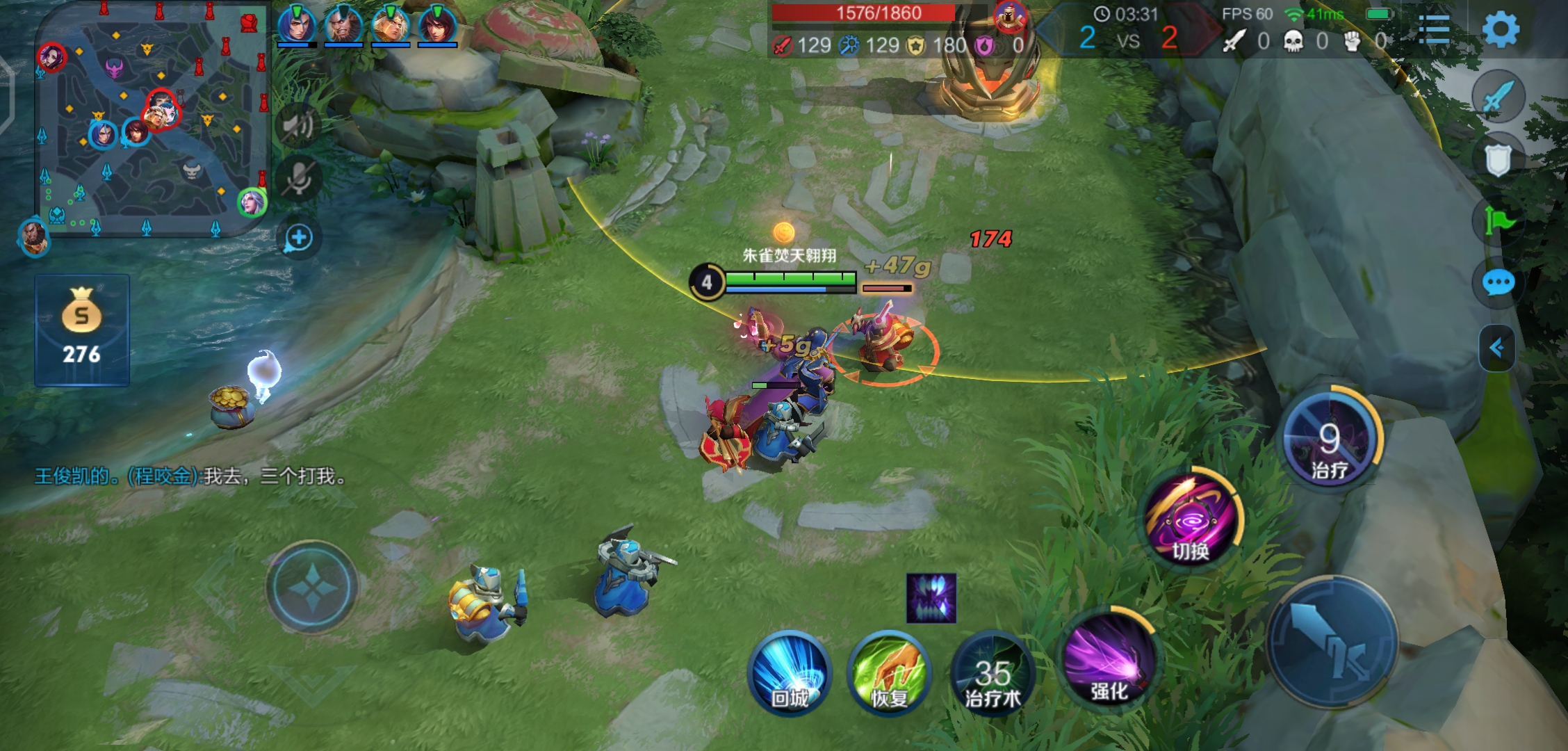Send the green flag rally signal
This screenshot has height=751, width=1568.
(1498, 222)
